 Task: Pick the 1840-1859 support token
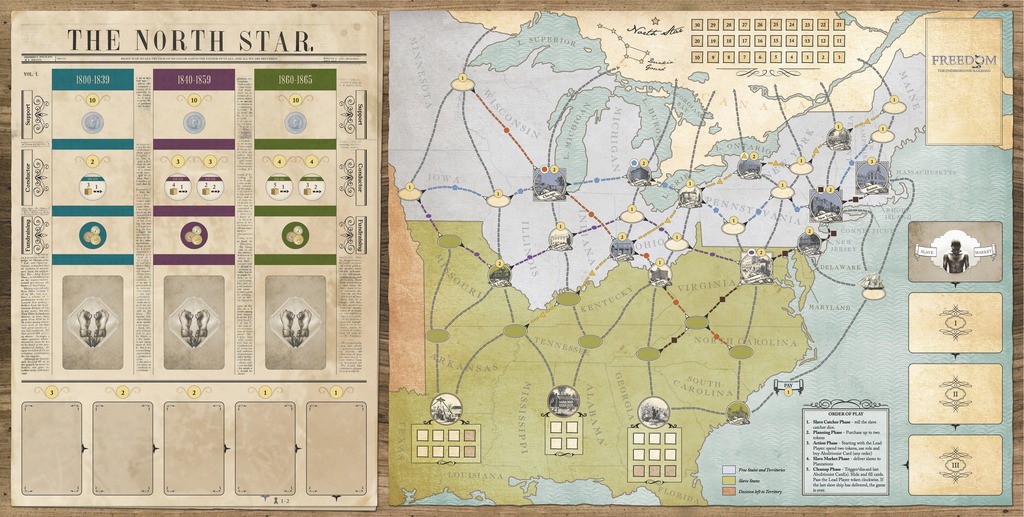pos(194,123)
